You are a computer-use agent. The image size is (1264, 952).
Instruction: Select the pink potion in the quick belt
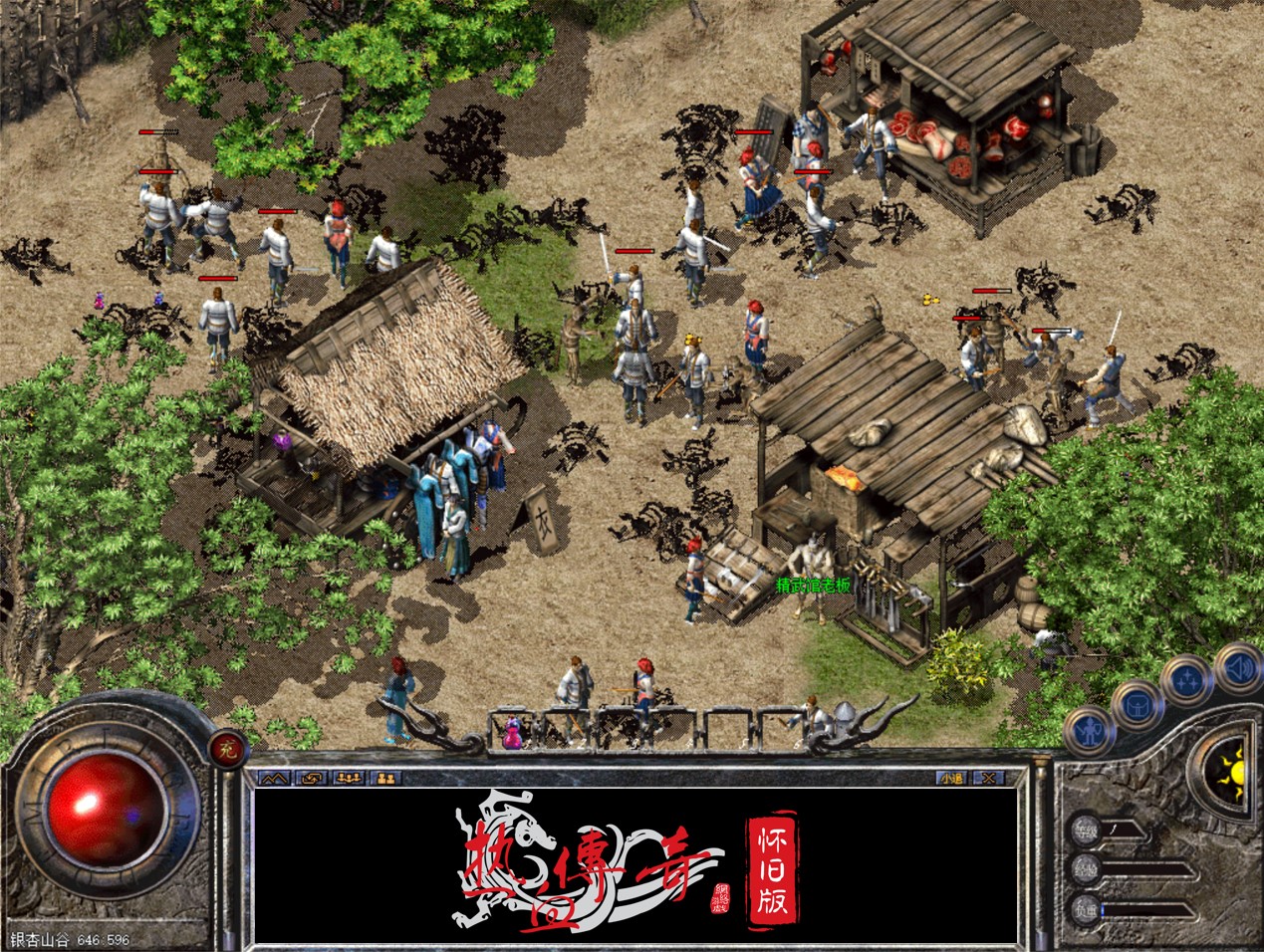513,733
